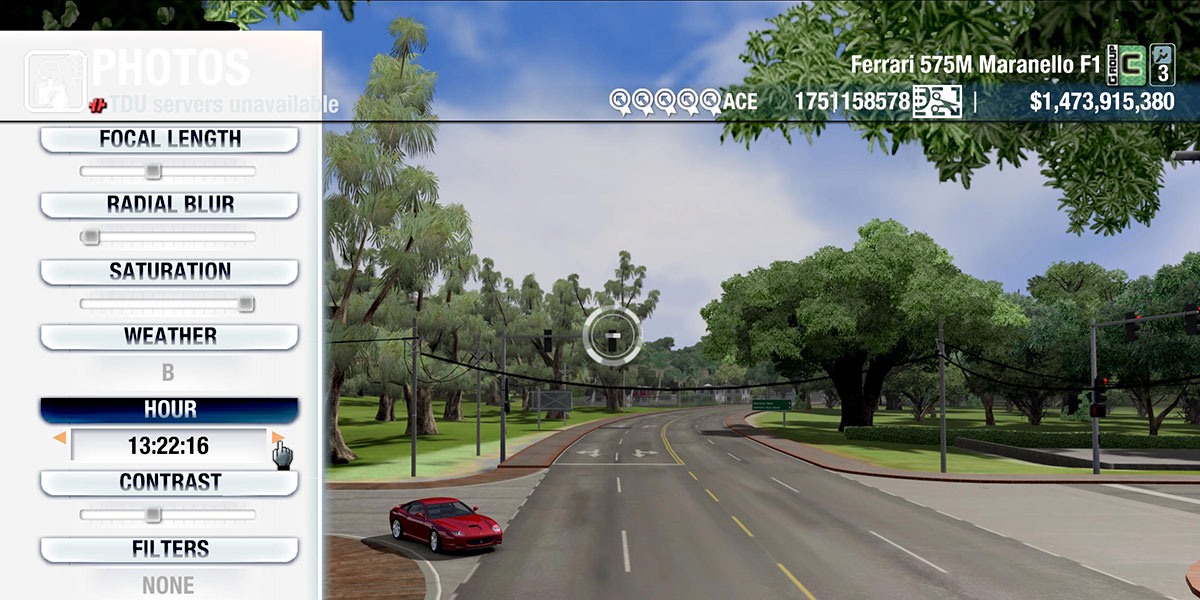1200x600 pixels.
Task: Decrease the hour with the left arrow
Action: click(x=60, y=438)
